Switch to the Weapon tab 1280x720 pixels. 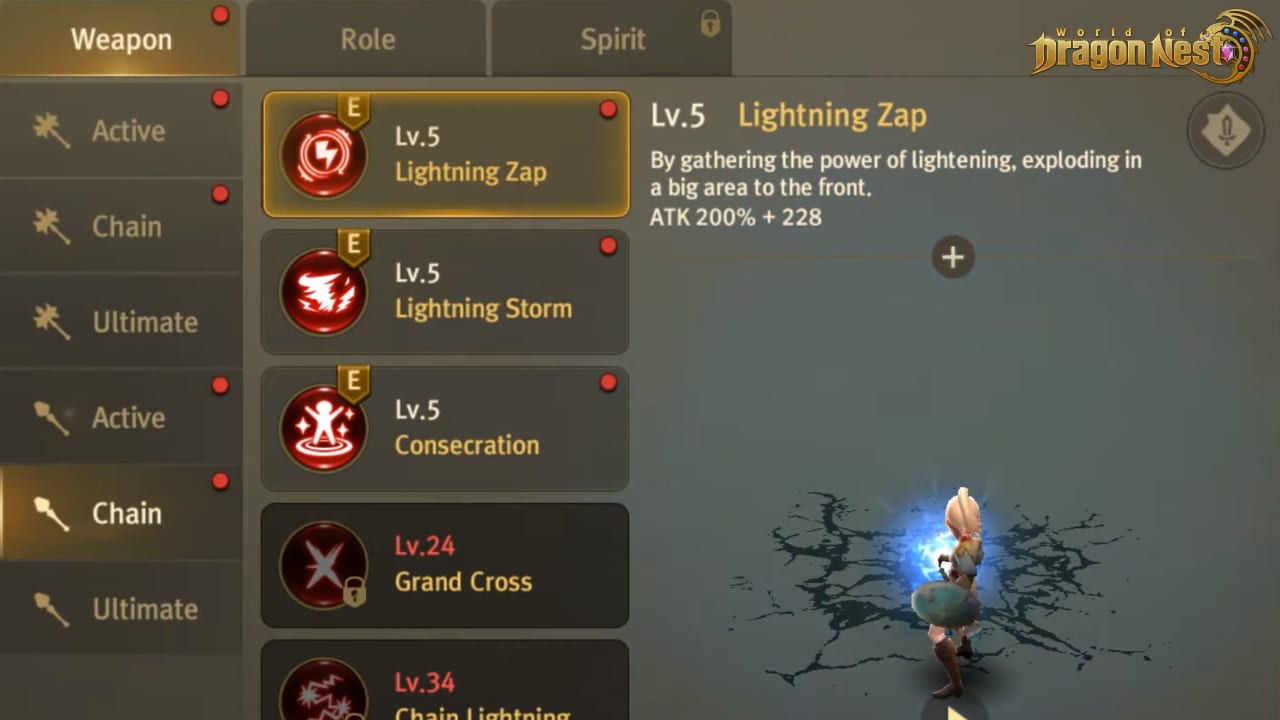coord(120,40)
